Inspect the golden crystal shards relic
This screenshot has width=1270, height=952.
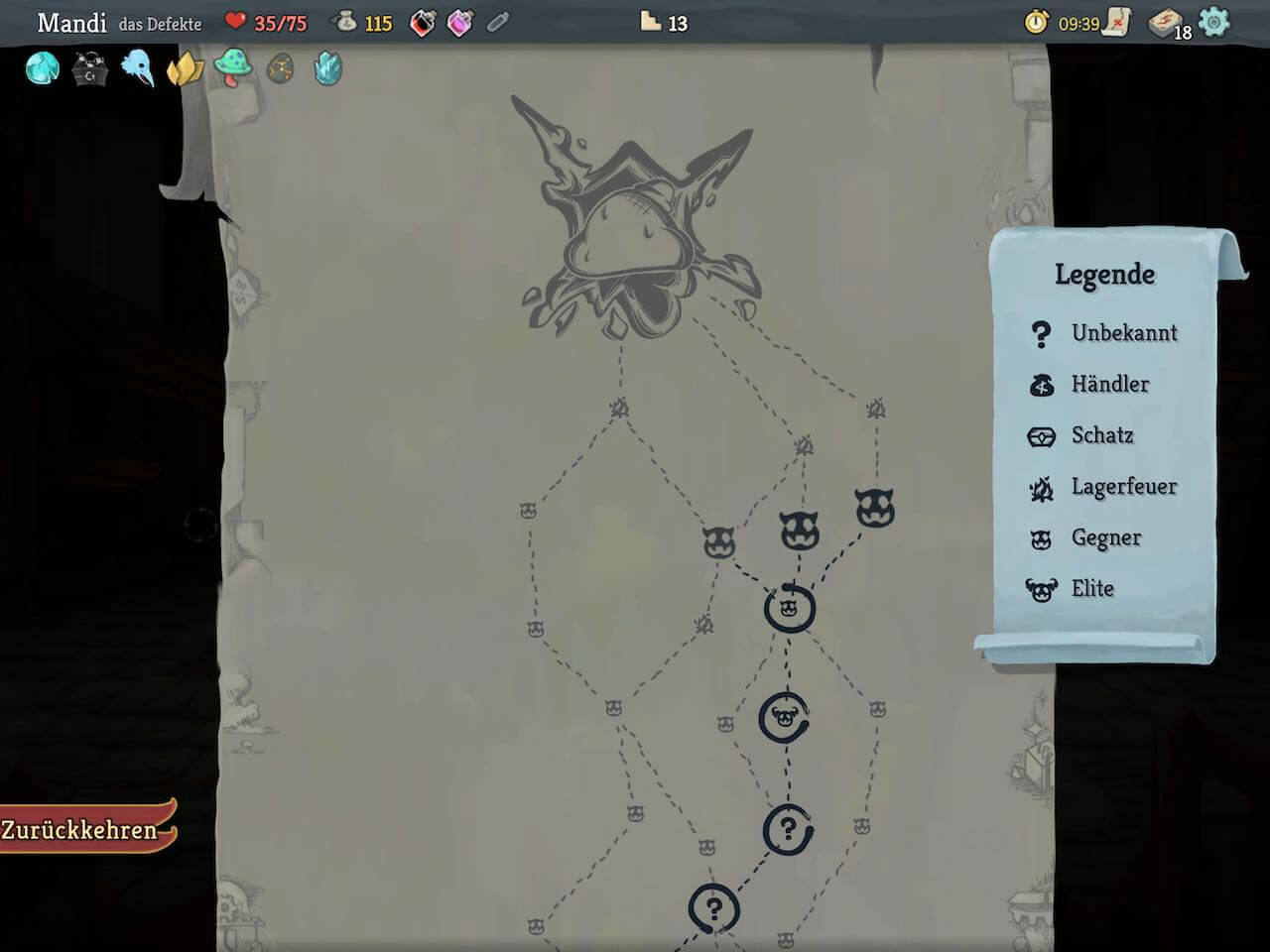[185, 68]
